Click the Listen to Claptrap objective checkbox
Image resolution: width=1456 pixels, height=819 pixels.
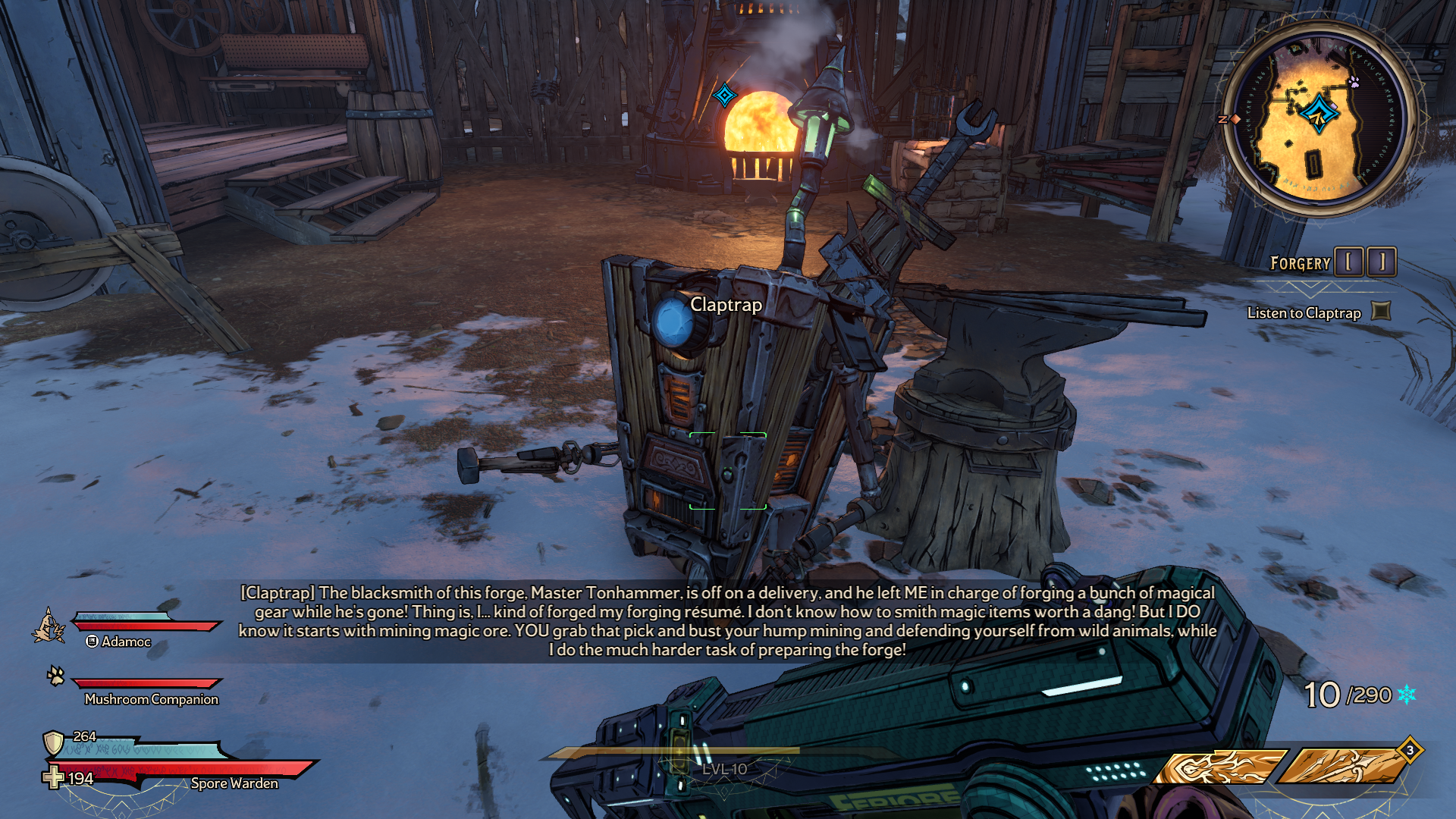[x=1382, y=311]
